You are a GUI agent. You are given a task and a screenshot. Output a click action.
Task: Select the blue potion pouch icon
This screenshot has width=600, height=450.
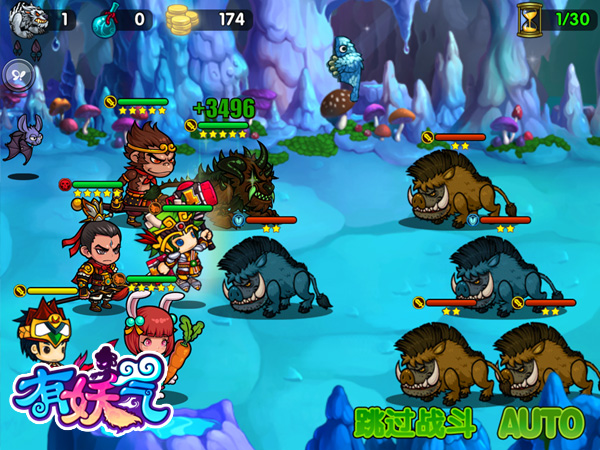click(x=104, y=19)
